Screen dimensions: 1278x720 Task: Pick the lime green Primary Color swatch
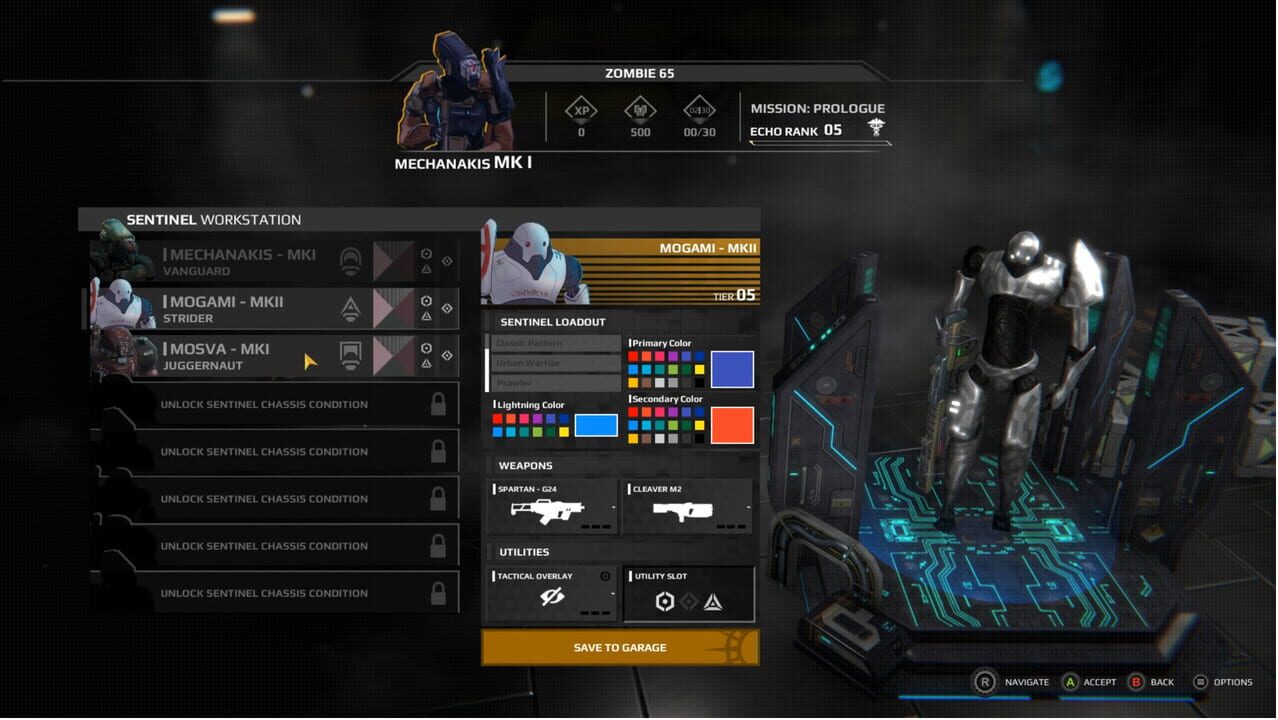673,370
